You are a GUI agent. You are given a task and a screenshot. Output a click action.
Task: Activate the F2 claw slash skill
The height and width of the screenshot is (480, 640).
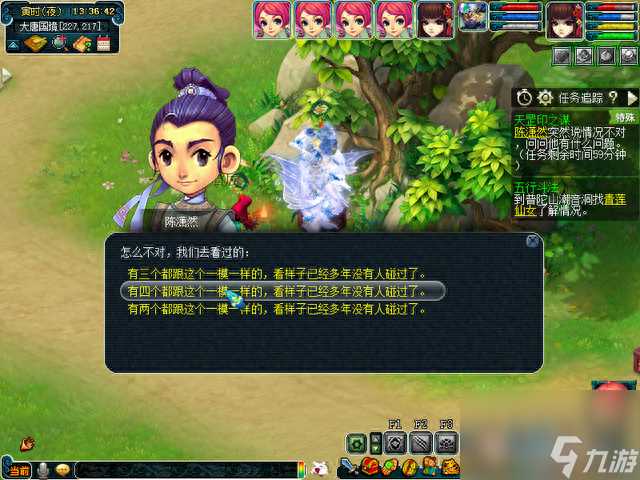point(421,442)
